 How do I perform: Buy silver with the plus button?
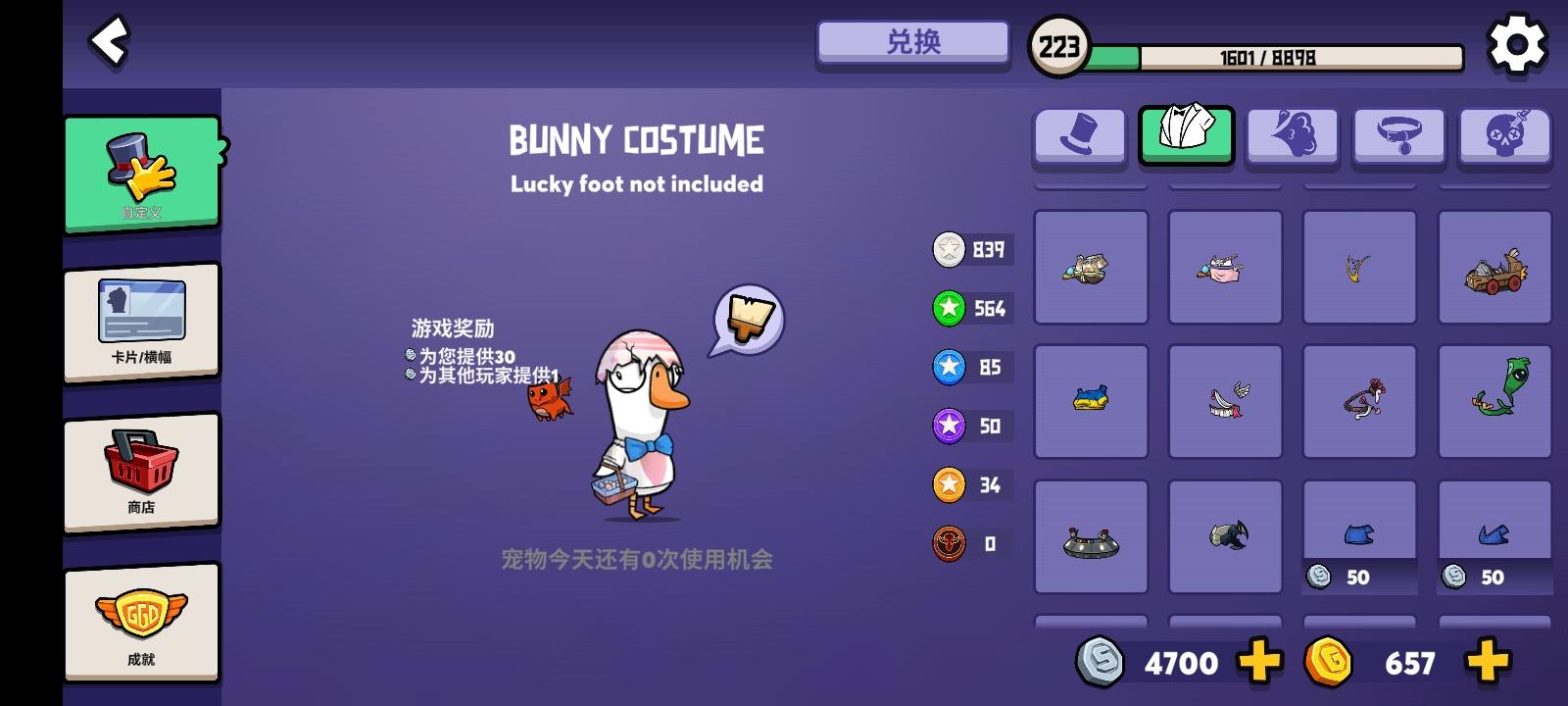coord(1257,662)
